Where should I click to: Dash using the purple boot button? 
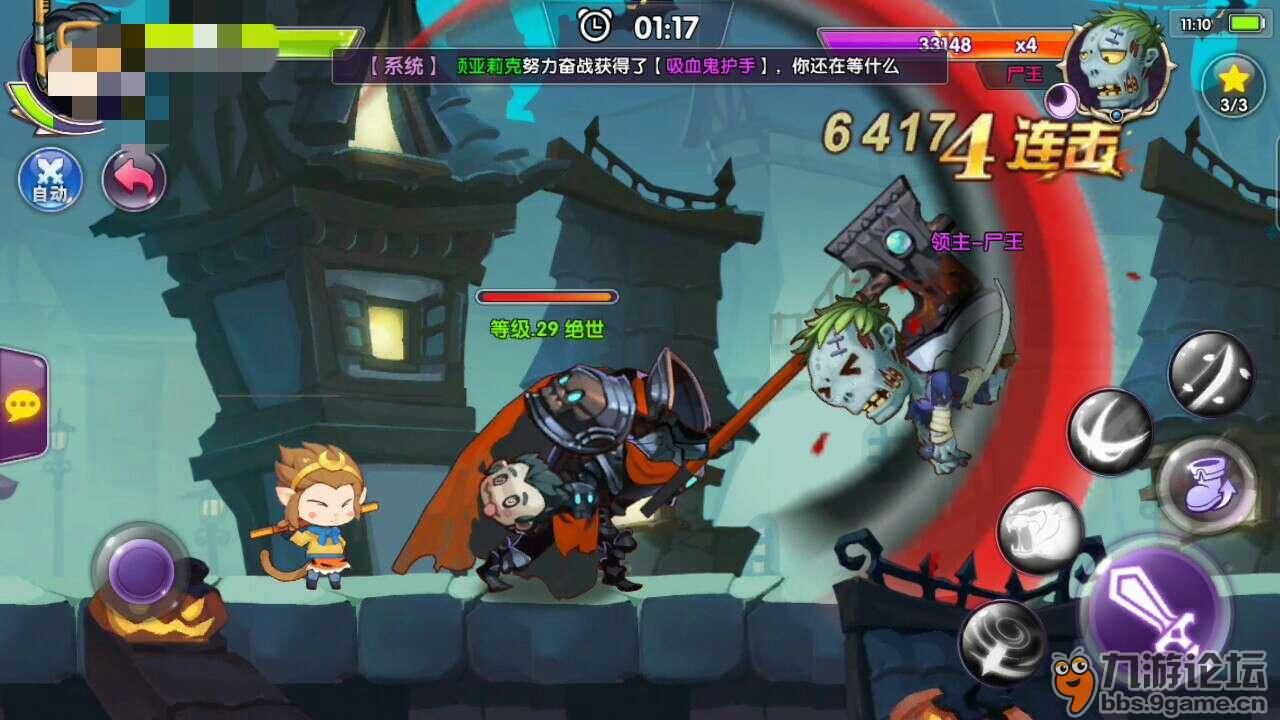[1206, 484]
